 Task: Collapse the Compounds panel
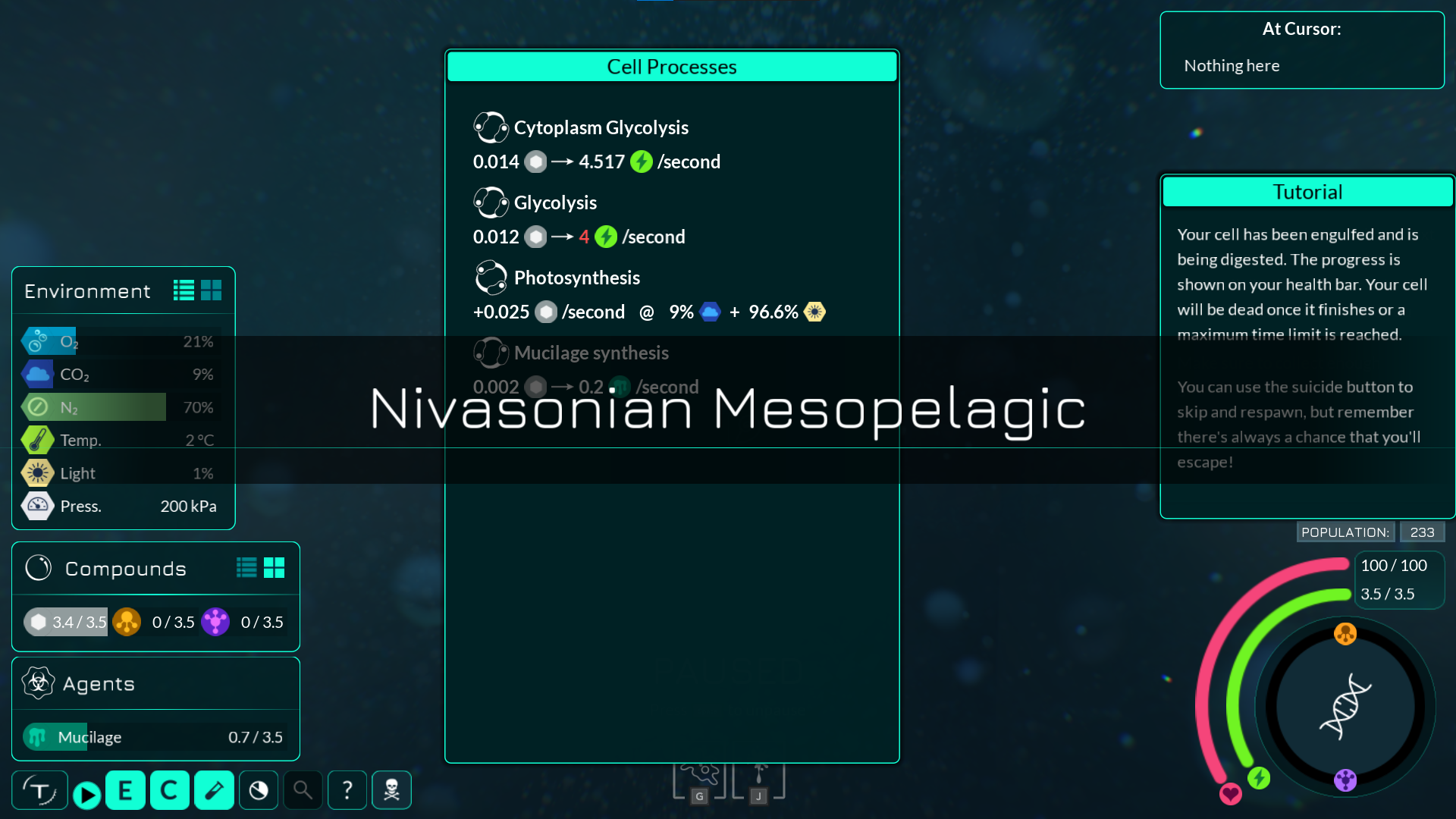coord(126,568)
